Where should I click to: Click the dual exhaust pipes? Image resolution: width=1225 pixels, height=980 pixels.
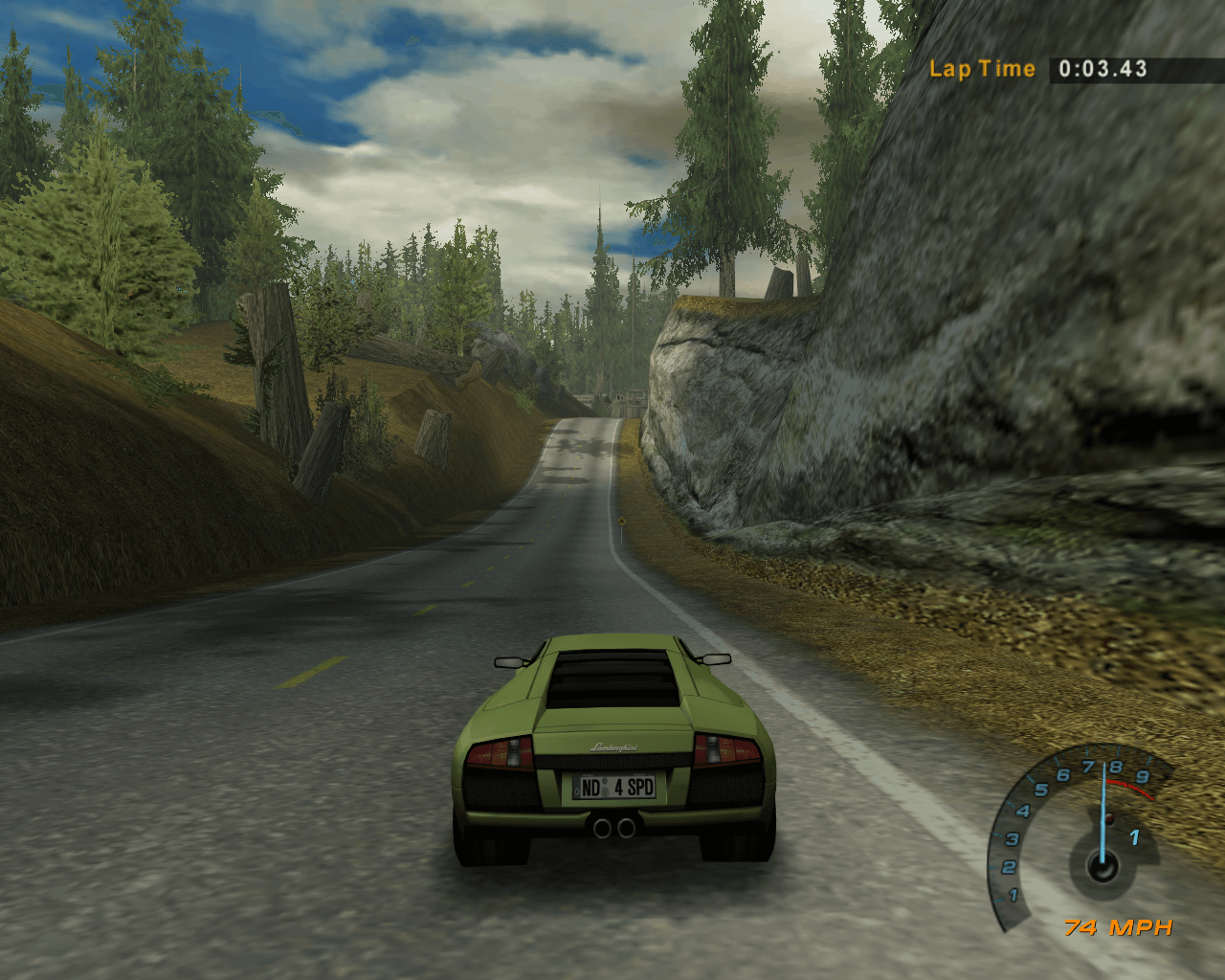pyautogui.click(x=615, y=825)
